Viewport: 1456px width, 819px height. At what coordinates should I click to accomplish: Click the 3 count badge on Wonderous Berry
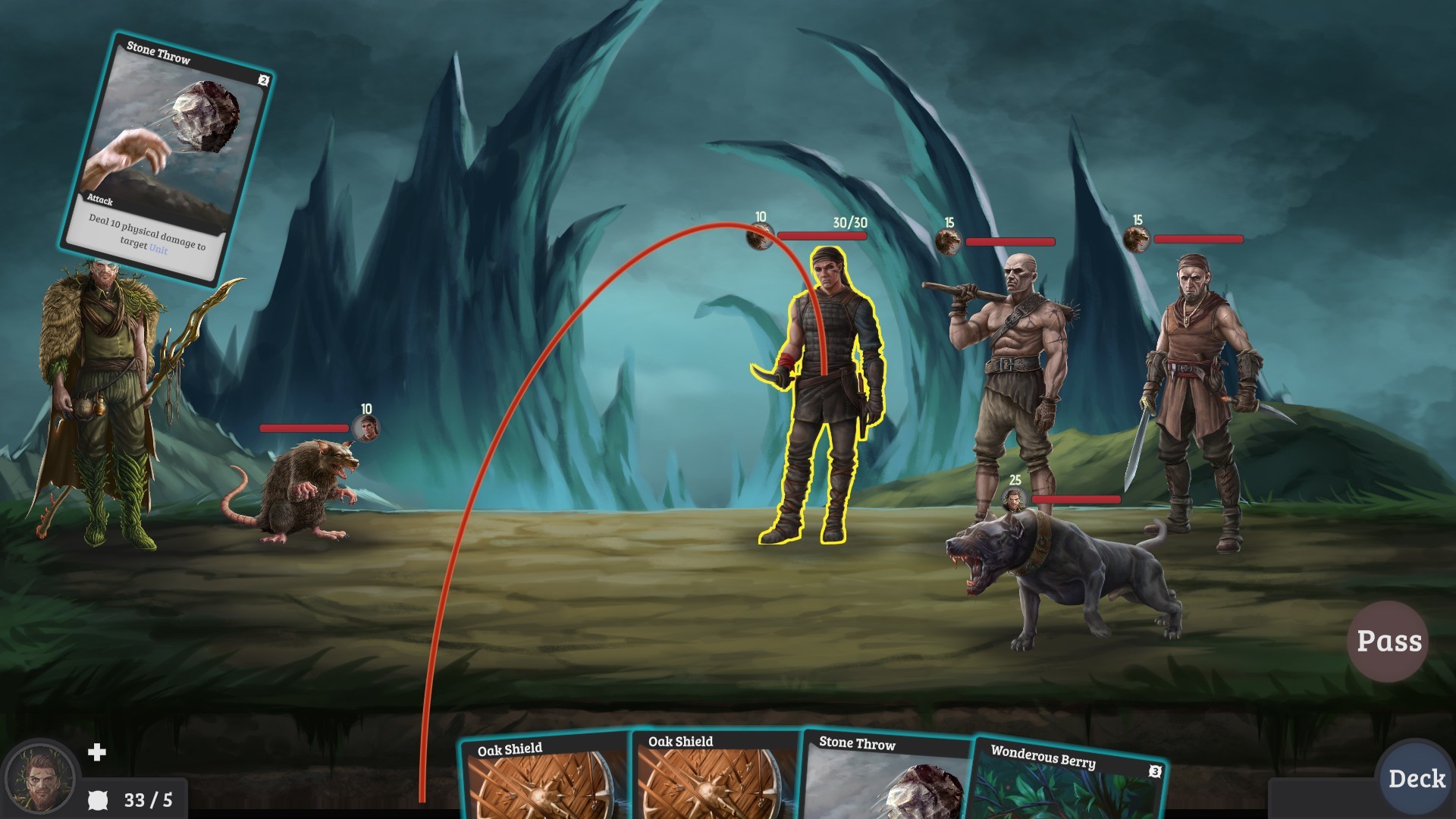coord(1155,773)
